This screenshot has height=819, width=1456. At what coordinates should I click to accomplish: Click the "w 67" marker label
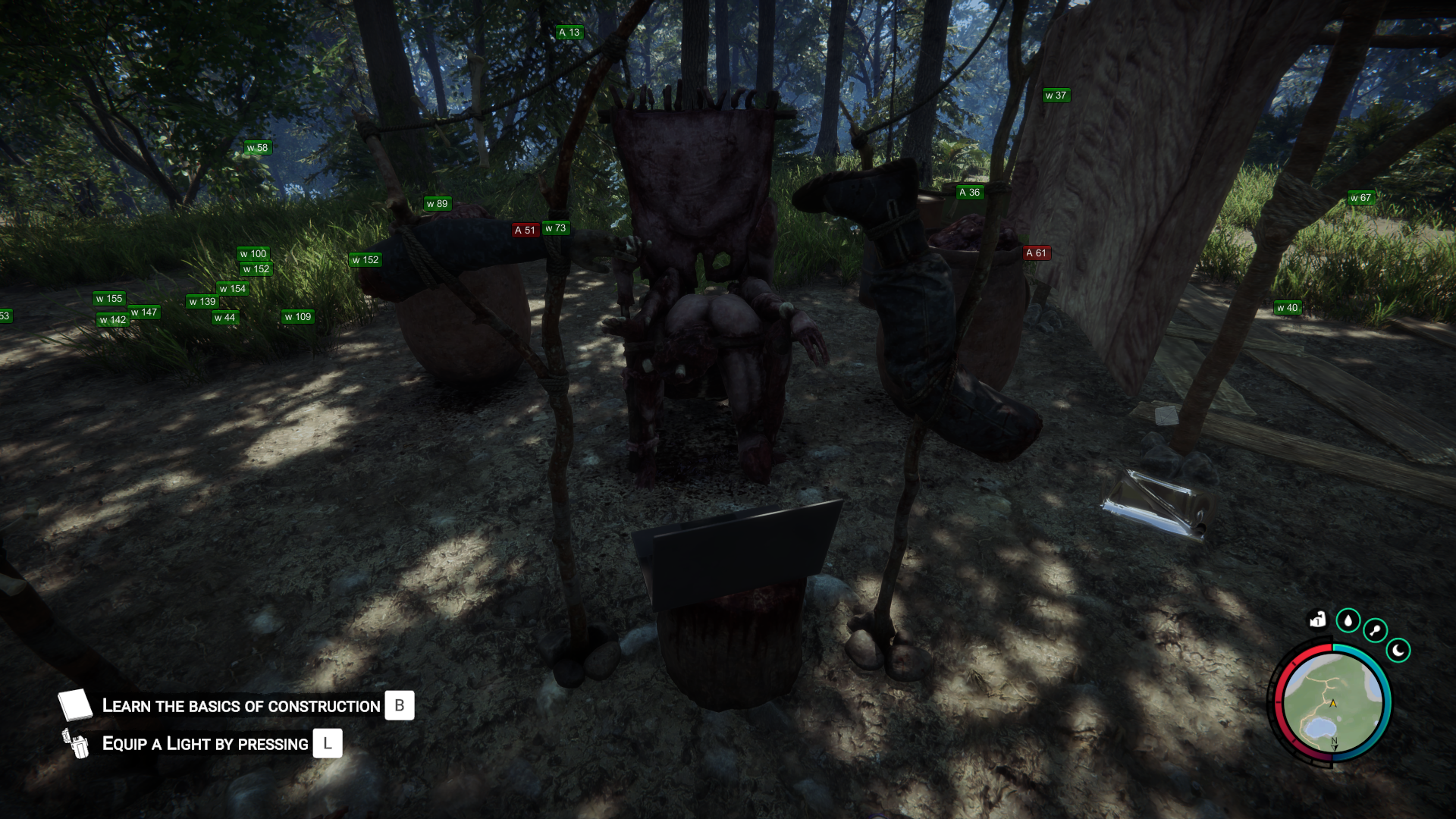click(1360, 198)
